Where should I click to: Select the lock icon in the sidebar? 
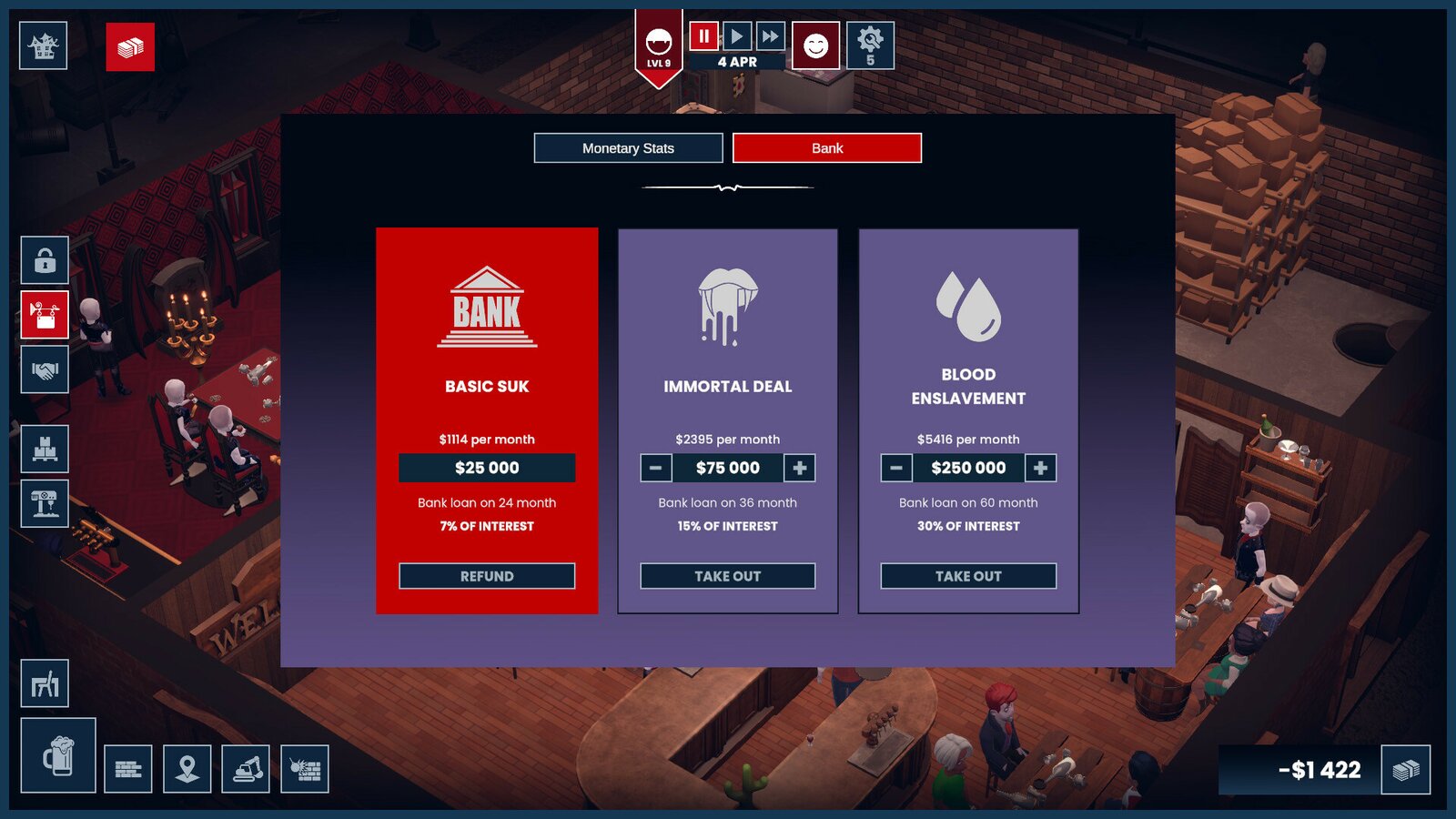coord(43,261)
